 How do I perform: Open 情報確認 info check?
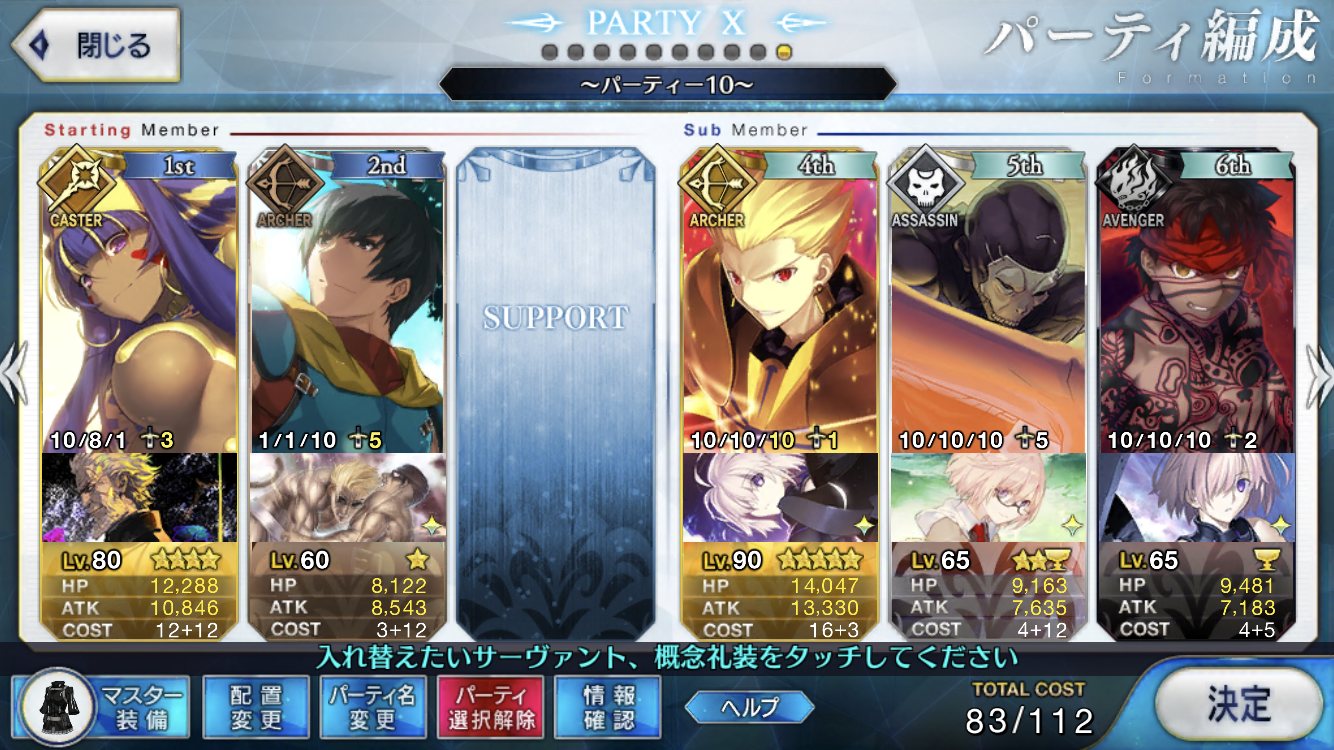pyautogui.click(x=608, y=706)
